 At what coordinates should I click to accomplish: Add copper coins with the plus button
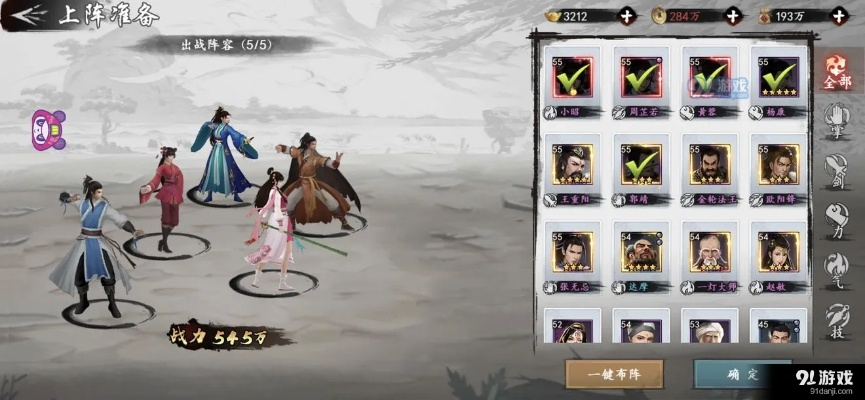coord(733,15)
